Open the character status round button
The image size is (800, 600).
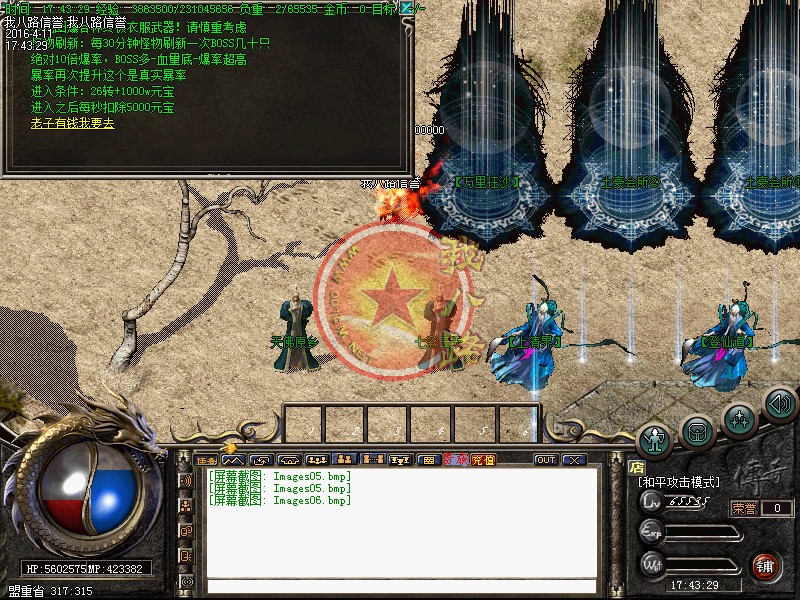pyautogui.click(x=655, y=438)
